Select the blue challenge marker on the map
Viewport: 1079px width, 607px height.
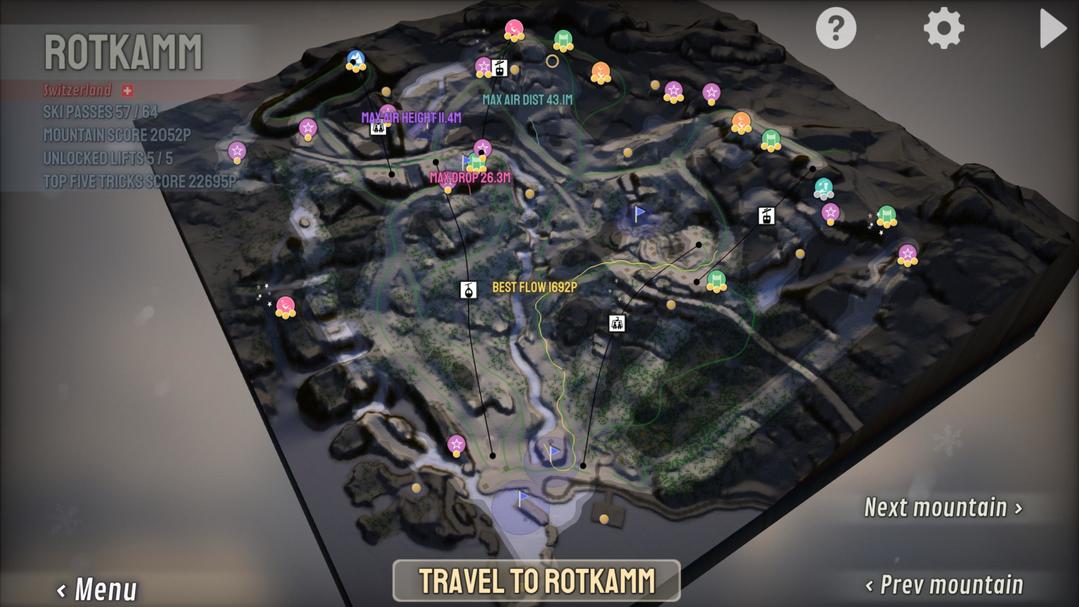[x=355, y=61]
